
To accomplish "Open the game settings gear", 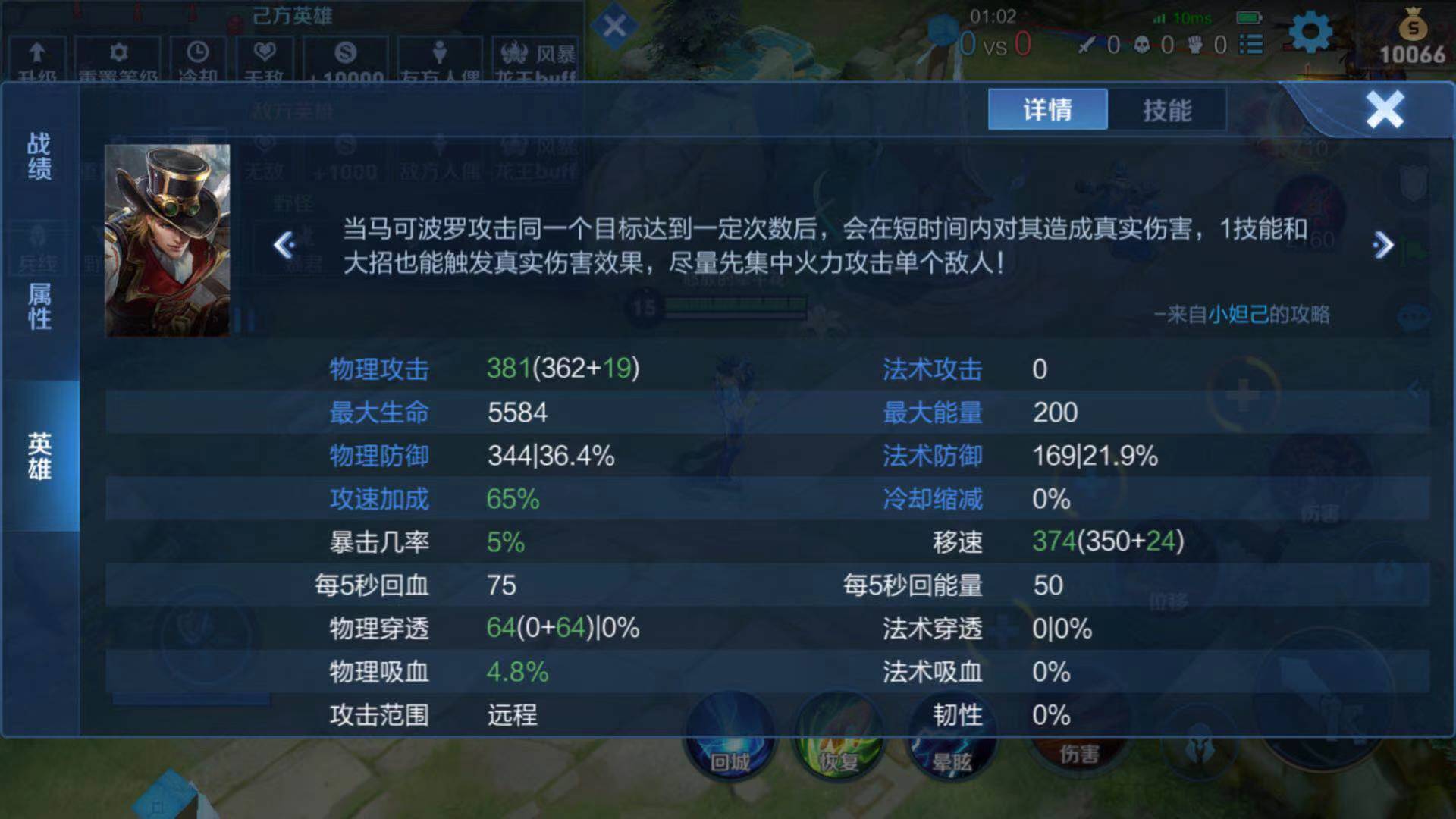I will click(1310, 33).
